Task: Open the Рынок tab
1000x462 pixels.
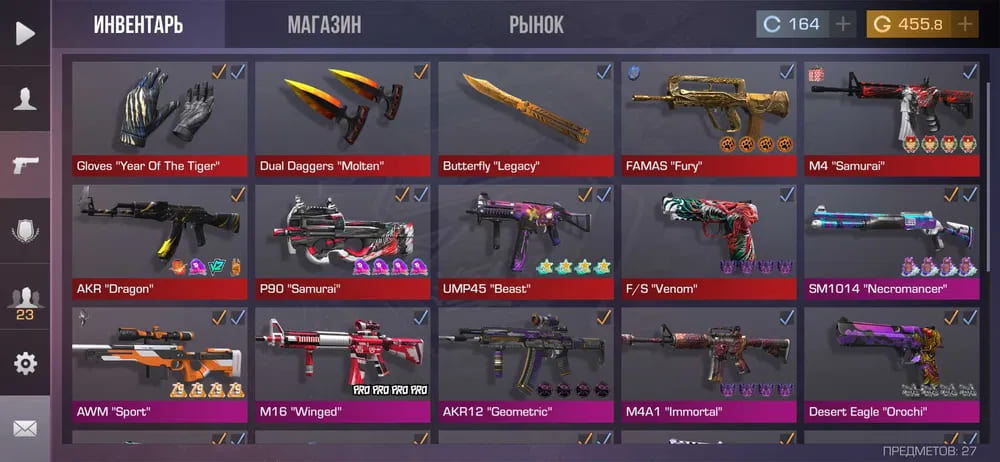Action: point(536,24)
